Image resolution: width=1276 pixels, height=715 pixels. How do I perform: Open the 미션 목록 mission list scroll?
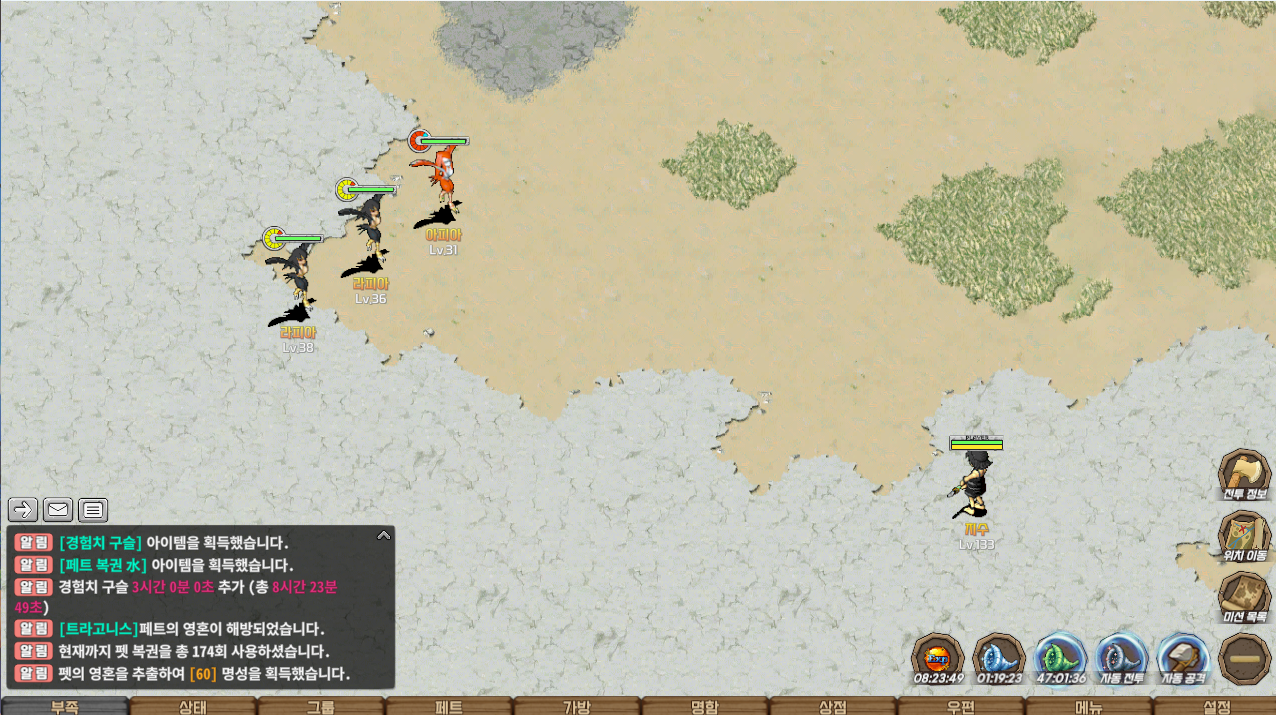click(1244, 595)
